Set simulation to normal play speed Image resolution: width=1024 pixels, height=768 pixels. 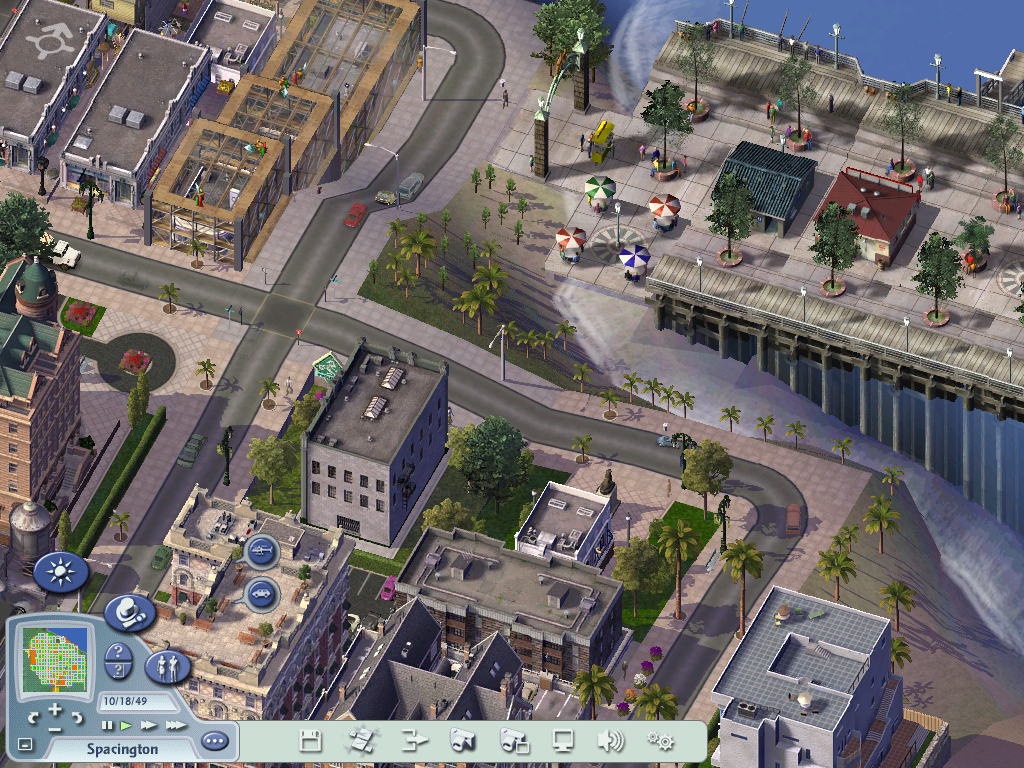point(126,724)
